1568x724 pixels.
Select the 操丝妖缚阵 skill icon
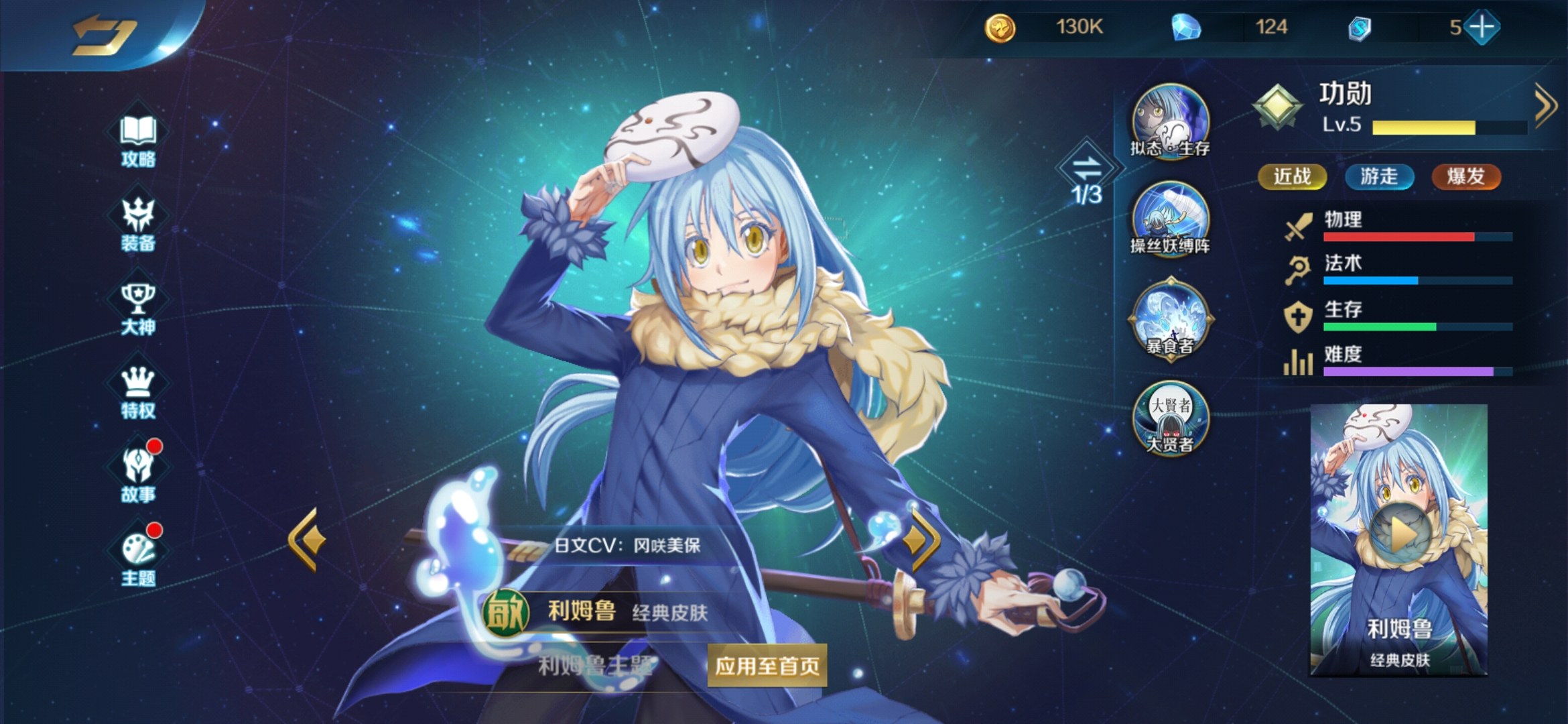click(x=1170, y=219)
